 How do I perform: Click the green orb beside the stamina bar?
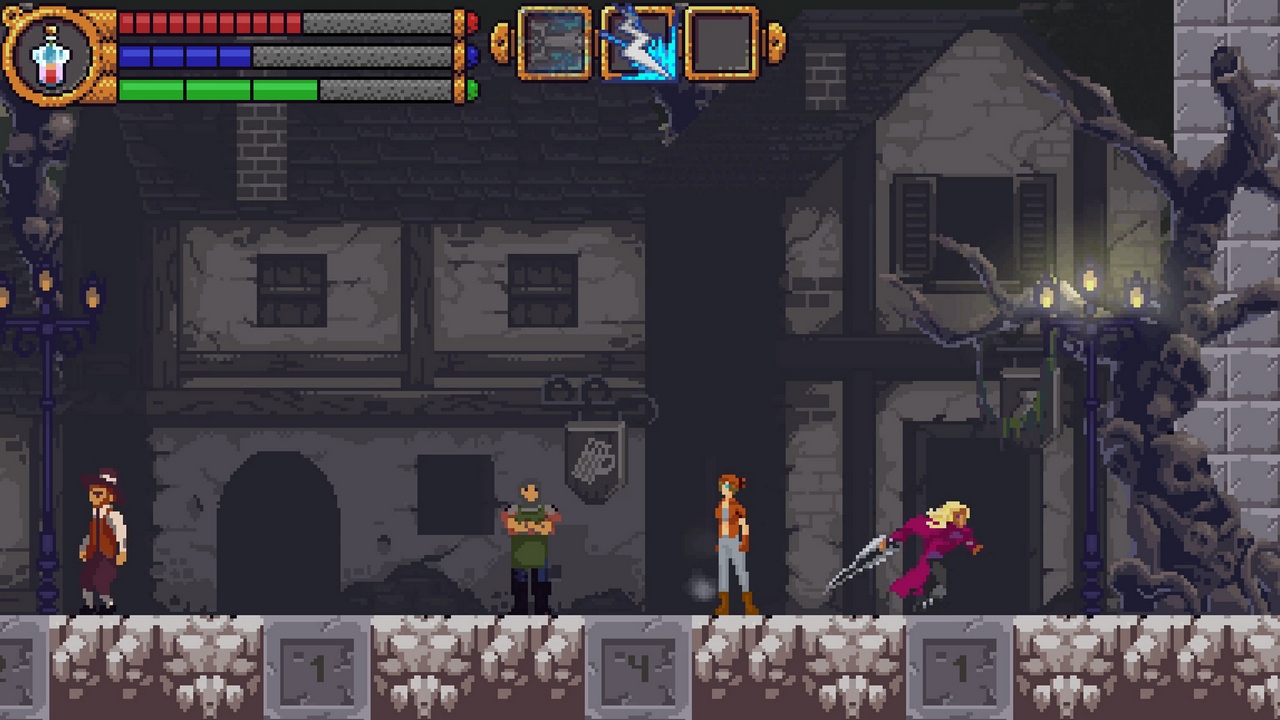[x=470, y=90]
